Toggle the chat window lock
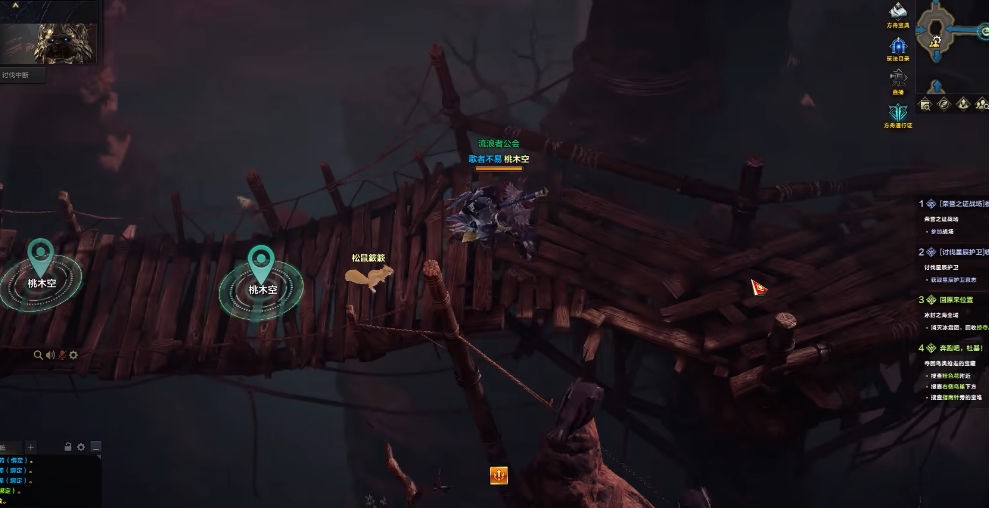Screen dimensions: 989x508 (68, 447)
